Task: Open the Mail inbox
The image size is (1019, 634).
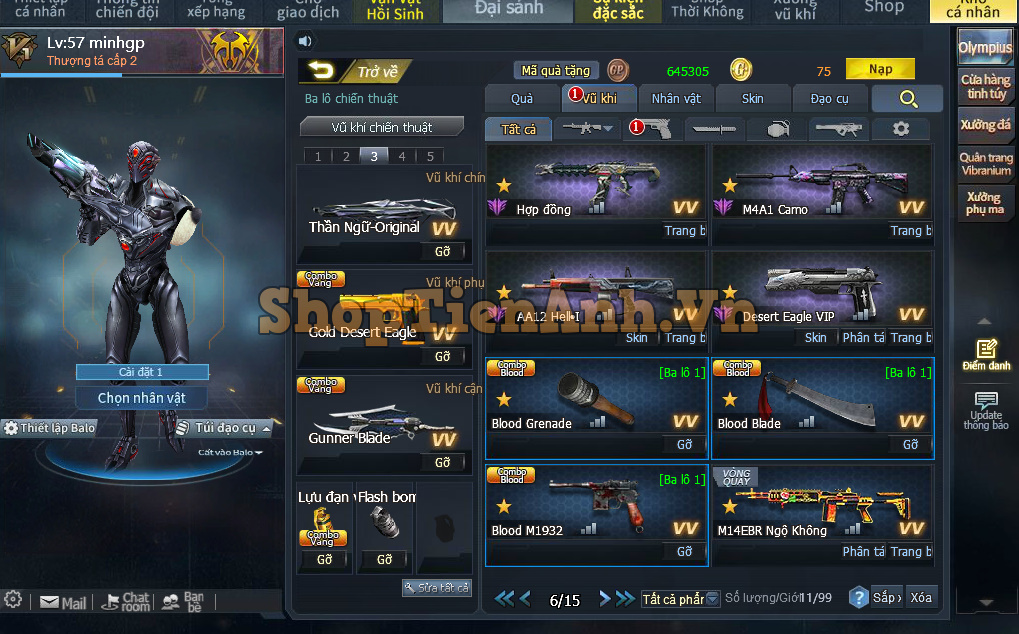Action: 63,603
